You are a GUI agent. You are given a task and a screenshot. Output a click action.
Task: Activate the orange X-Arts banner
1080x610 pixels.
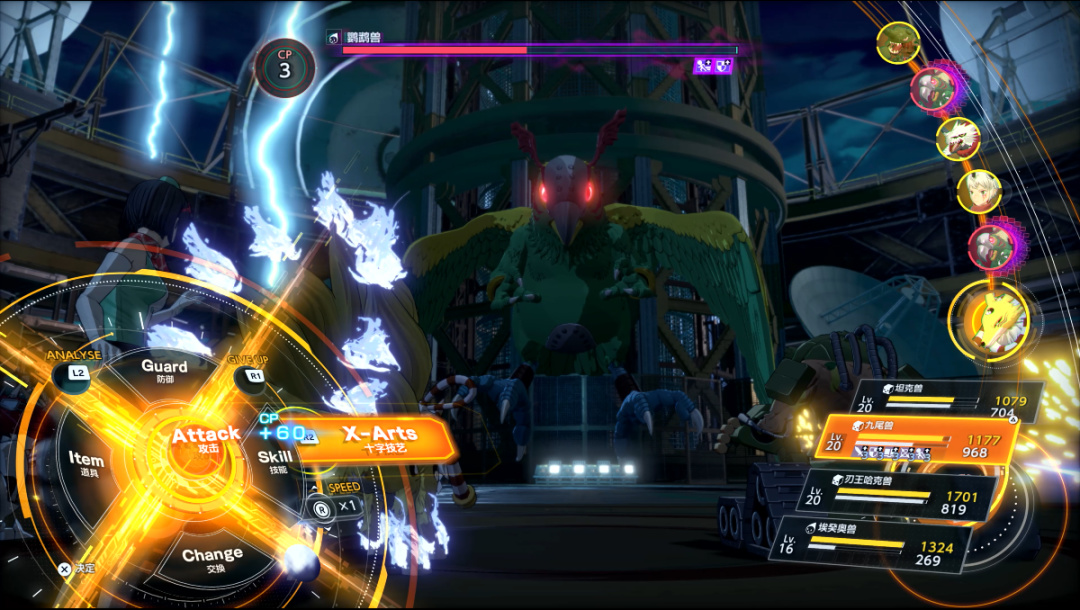(378, 439)
